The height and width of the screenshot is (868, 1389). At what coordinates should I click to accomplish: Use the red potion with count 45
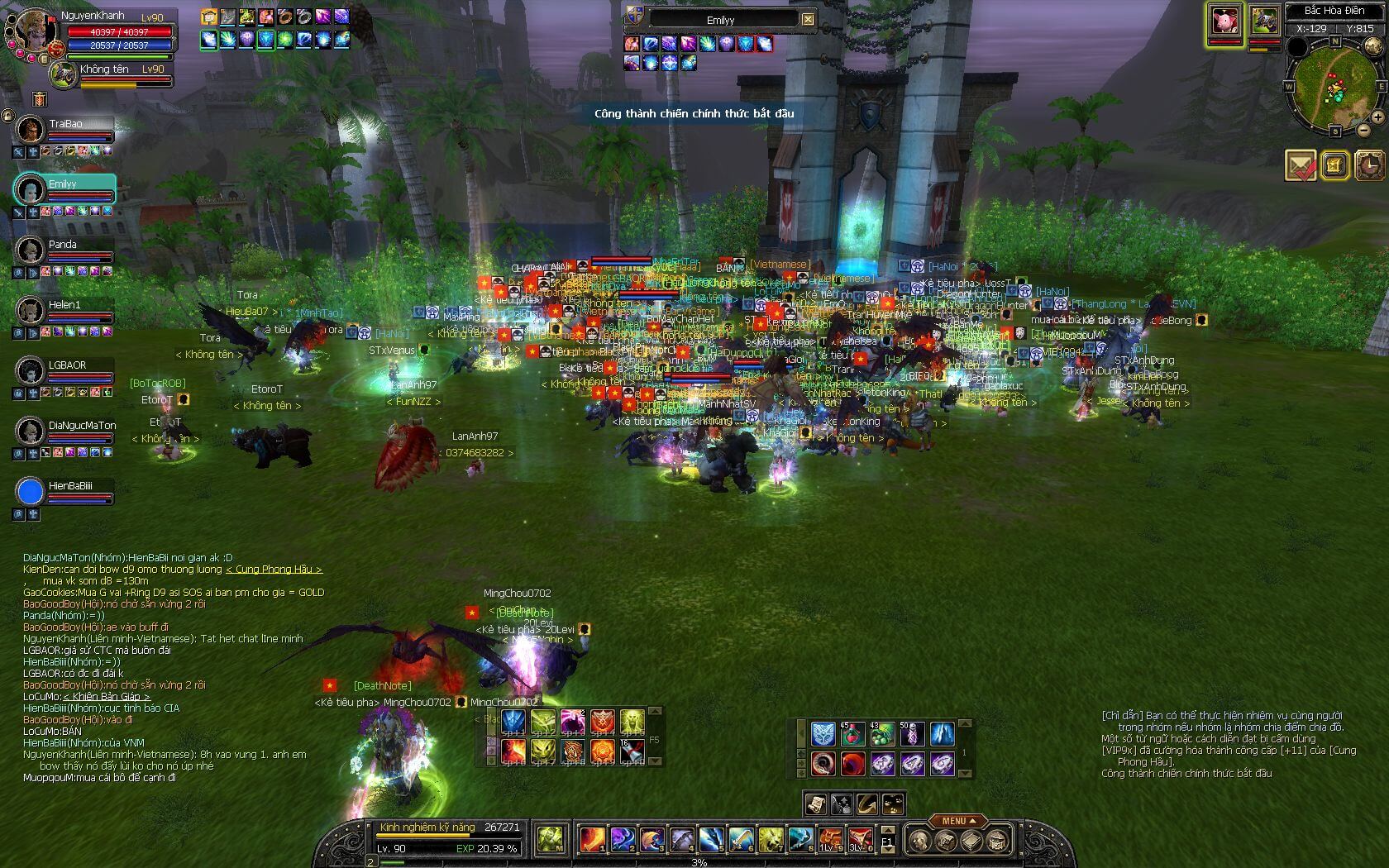[852, 734]
